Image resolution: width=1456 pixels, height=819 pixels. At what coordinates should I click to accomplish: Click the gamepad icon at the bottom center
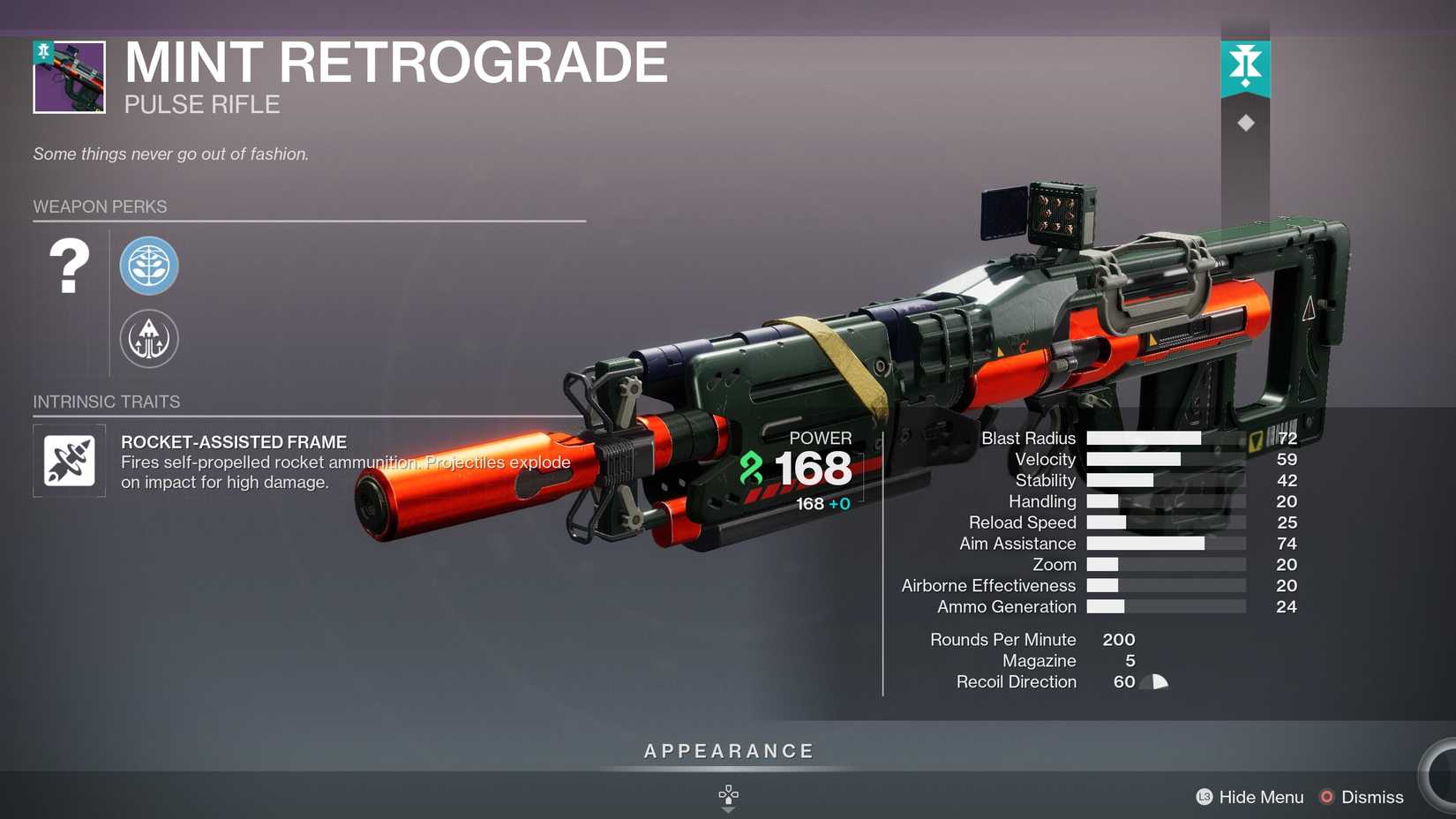pos(728,795)
